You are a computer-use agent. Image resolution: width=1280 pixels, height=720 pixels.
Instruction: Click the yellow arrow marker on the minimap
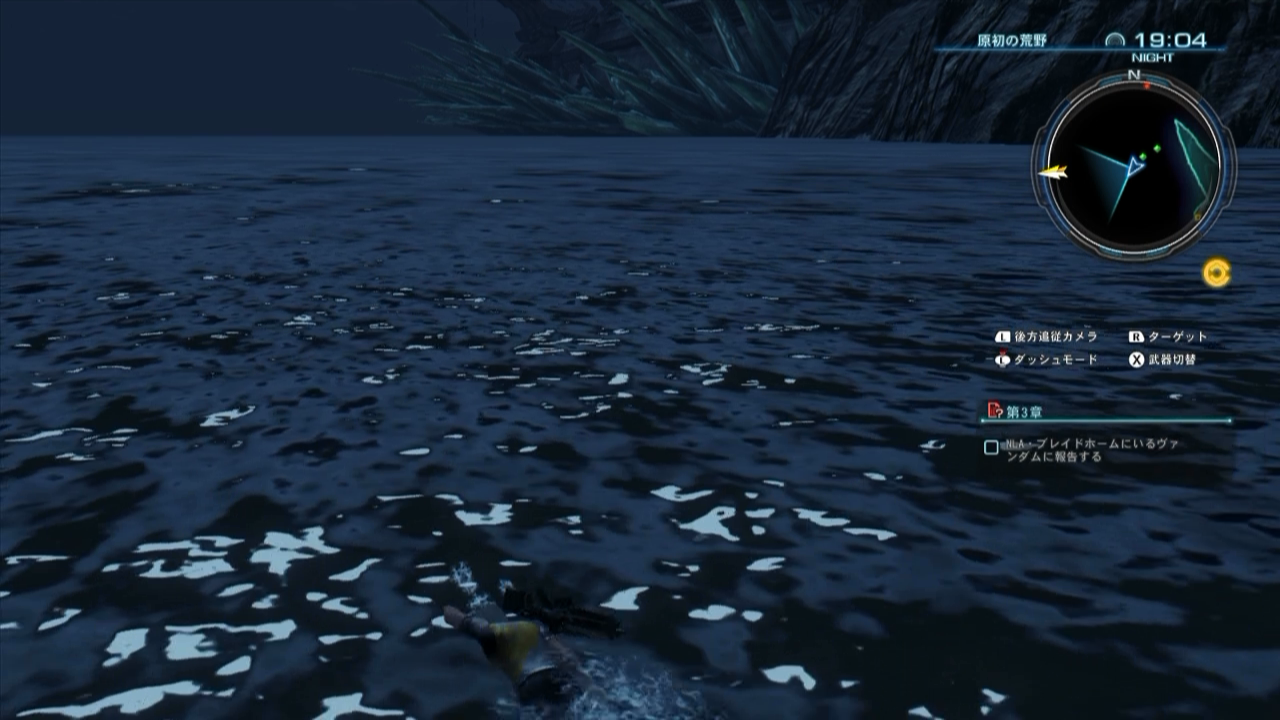point(1054,172)
